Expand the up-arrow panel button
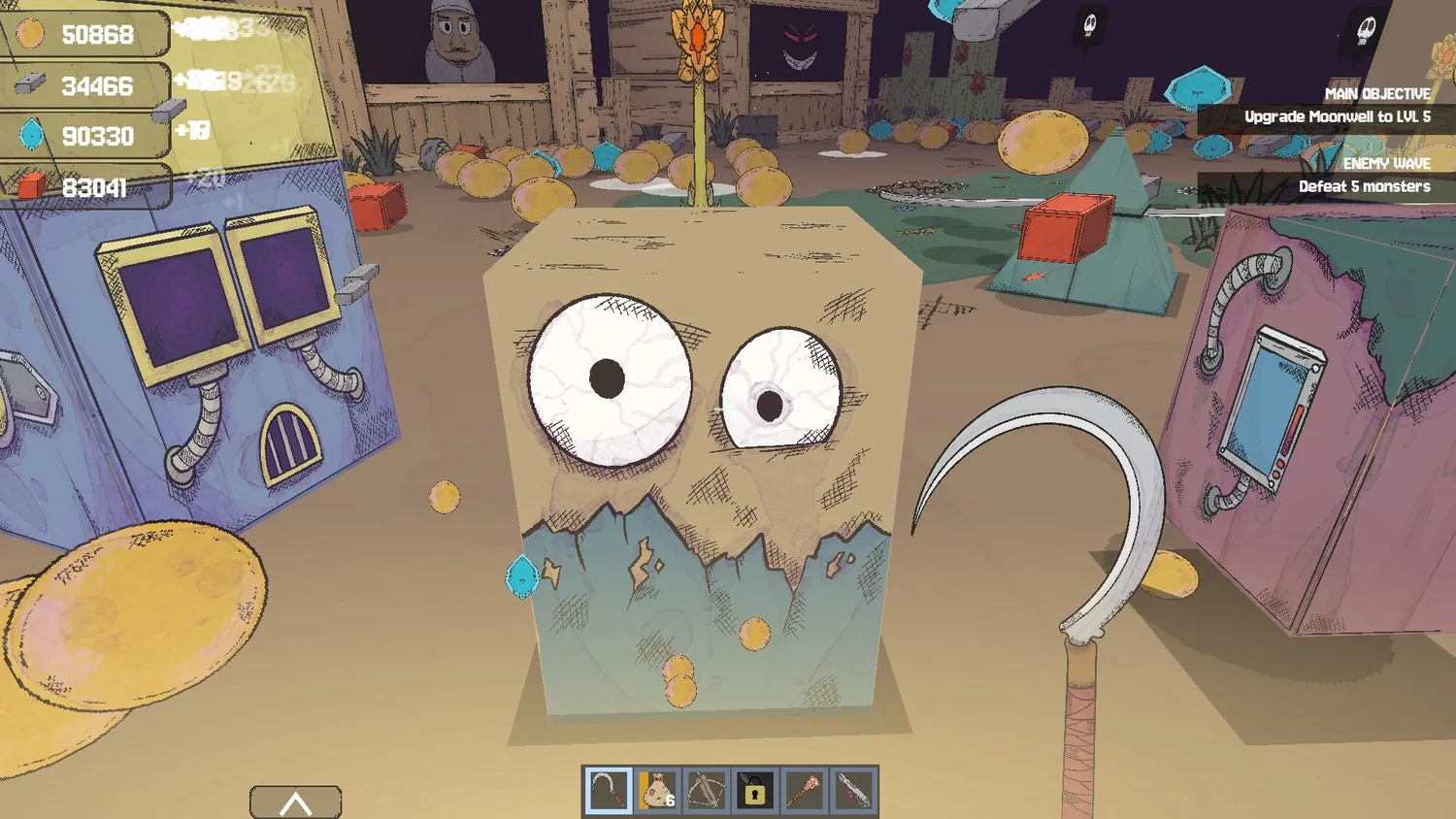Screen dimensions: 1456x819 (295, 803)
